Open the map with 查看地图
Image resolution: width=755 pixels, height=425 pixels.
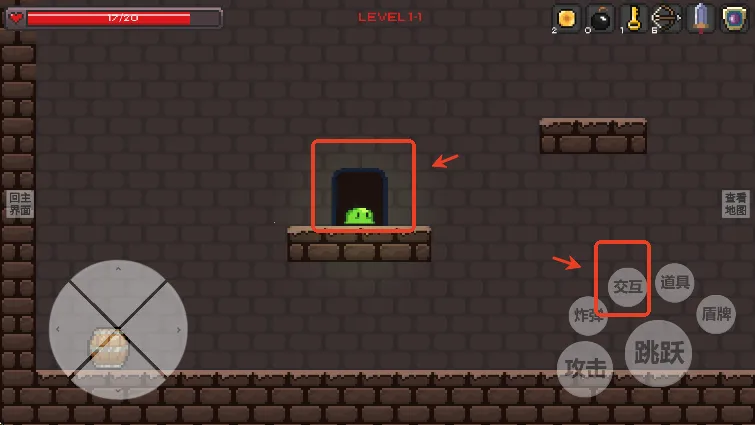pyautogui.click(x=735, y=204)
